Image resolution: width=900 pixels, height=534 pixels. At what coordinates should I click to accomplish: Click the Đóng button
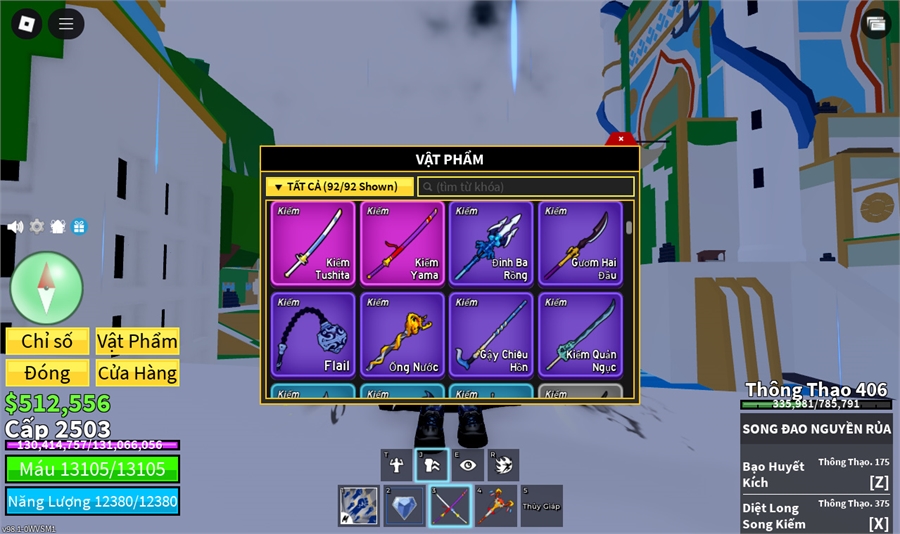47,373
